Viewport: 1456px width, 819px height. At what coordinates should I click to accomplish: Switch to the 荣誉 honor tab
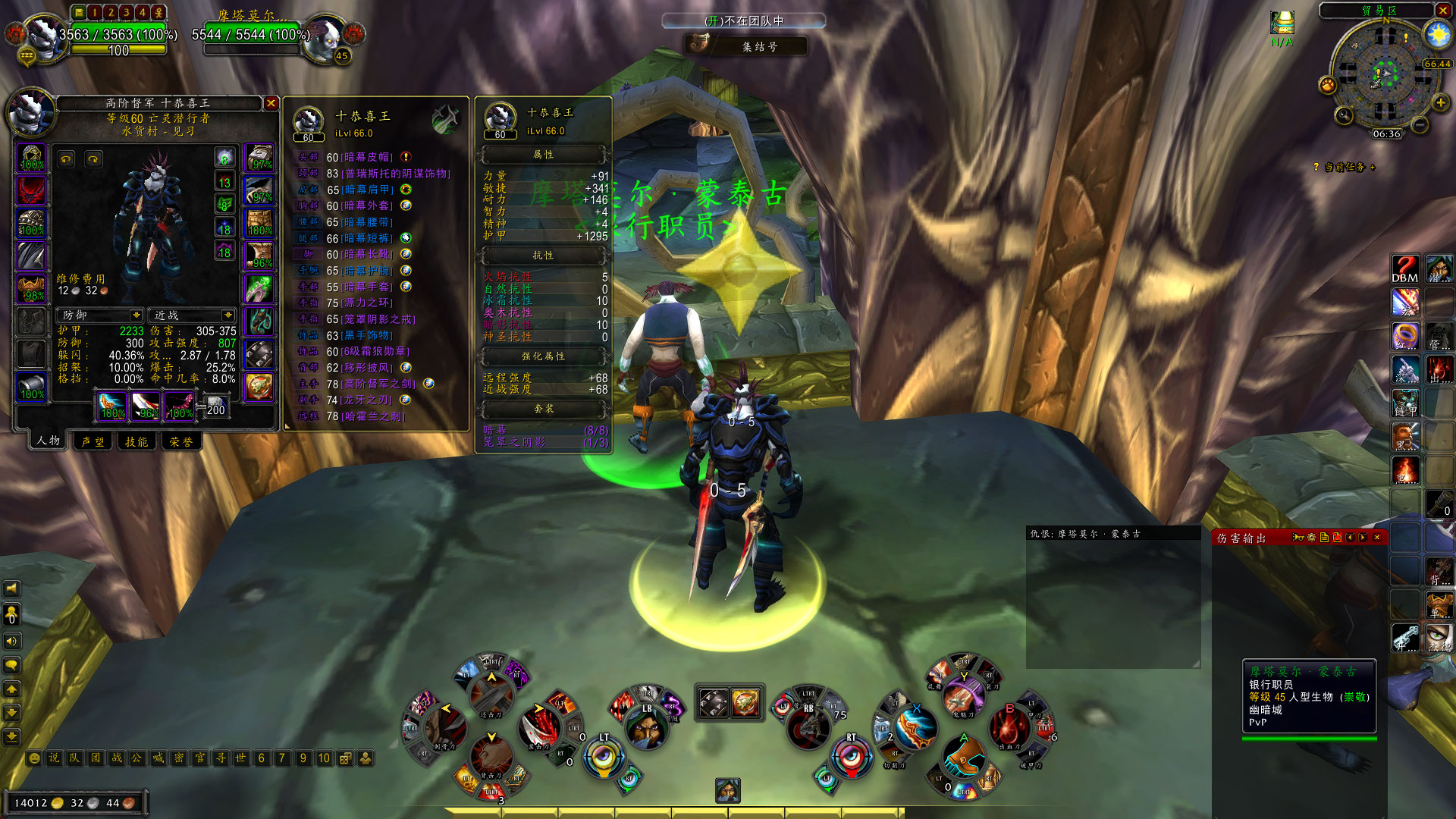(180, 441)
